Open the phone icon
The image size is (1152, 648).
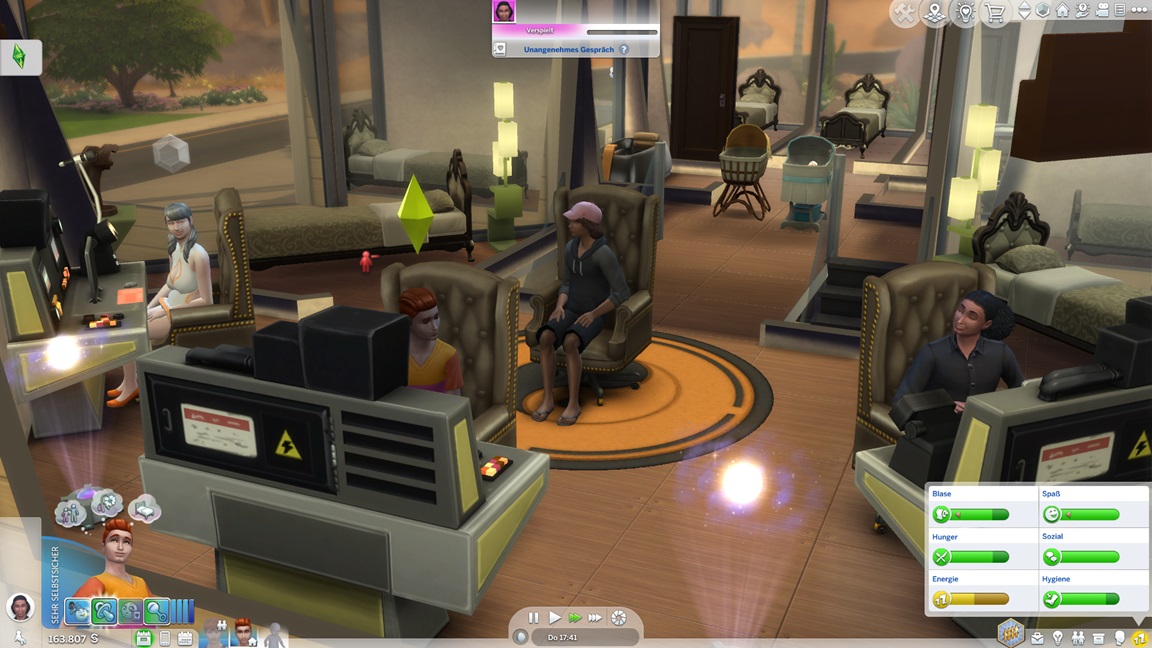[x=165, y=638]
